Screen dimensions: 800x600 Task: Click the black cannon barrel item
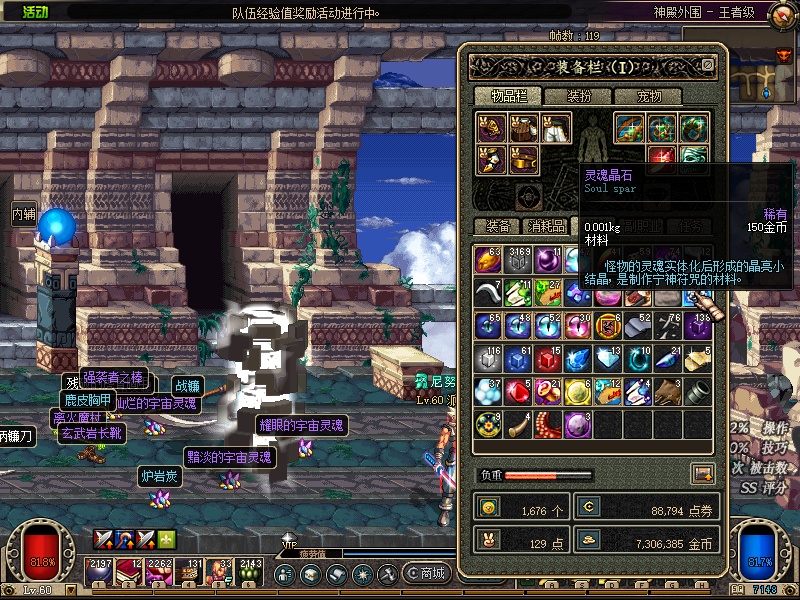tap(698, 391)
